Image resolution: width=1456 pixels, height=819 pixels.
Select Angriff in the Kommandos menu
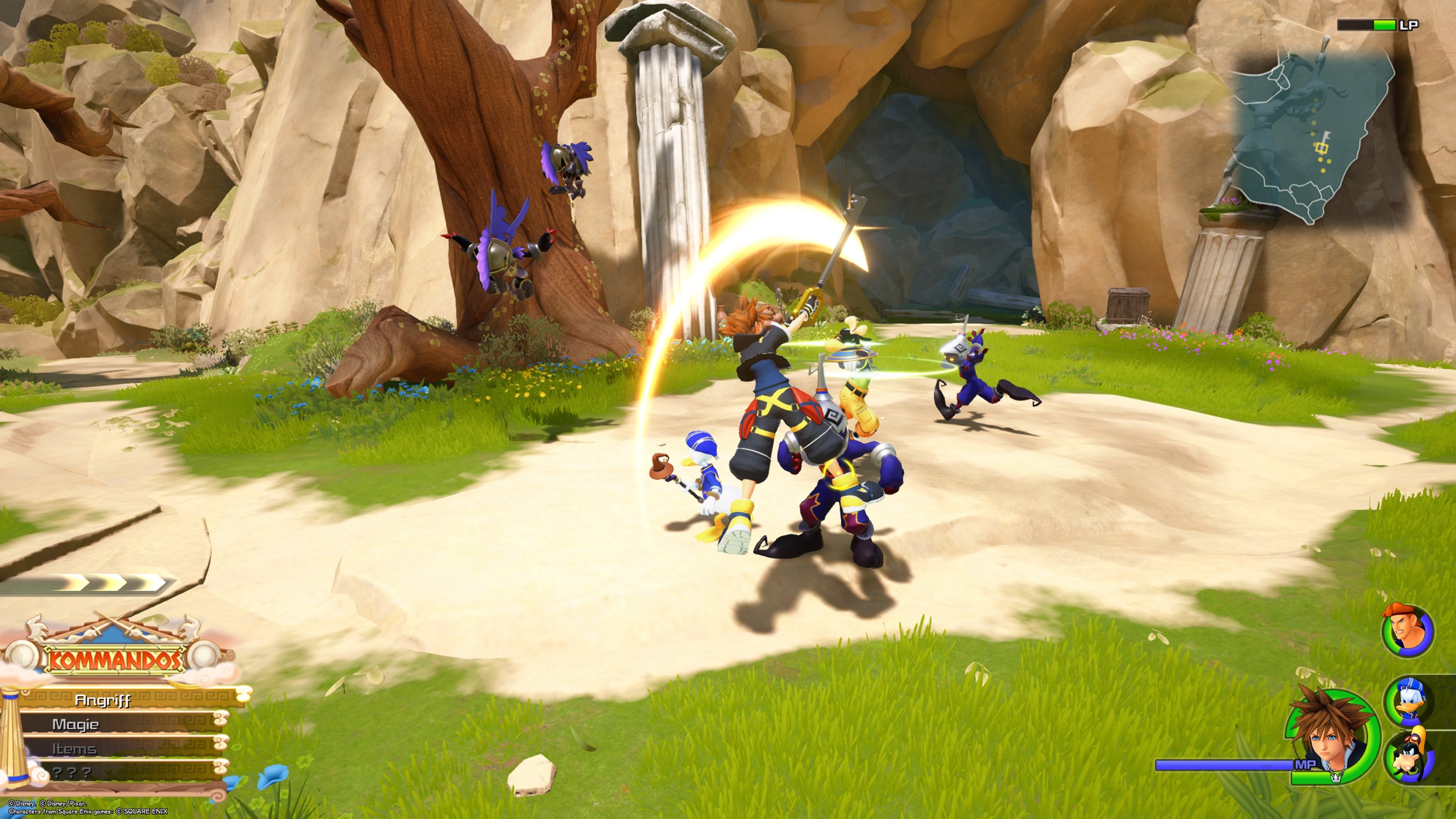pyautogui.click(x=104, y=700)
